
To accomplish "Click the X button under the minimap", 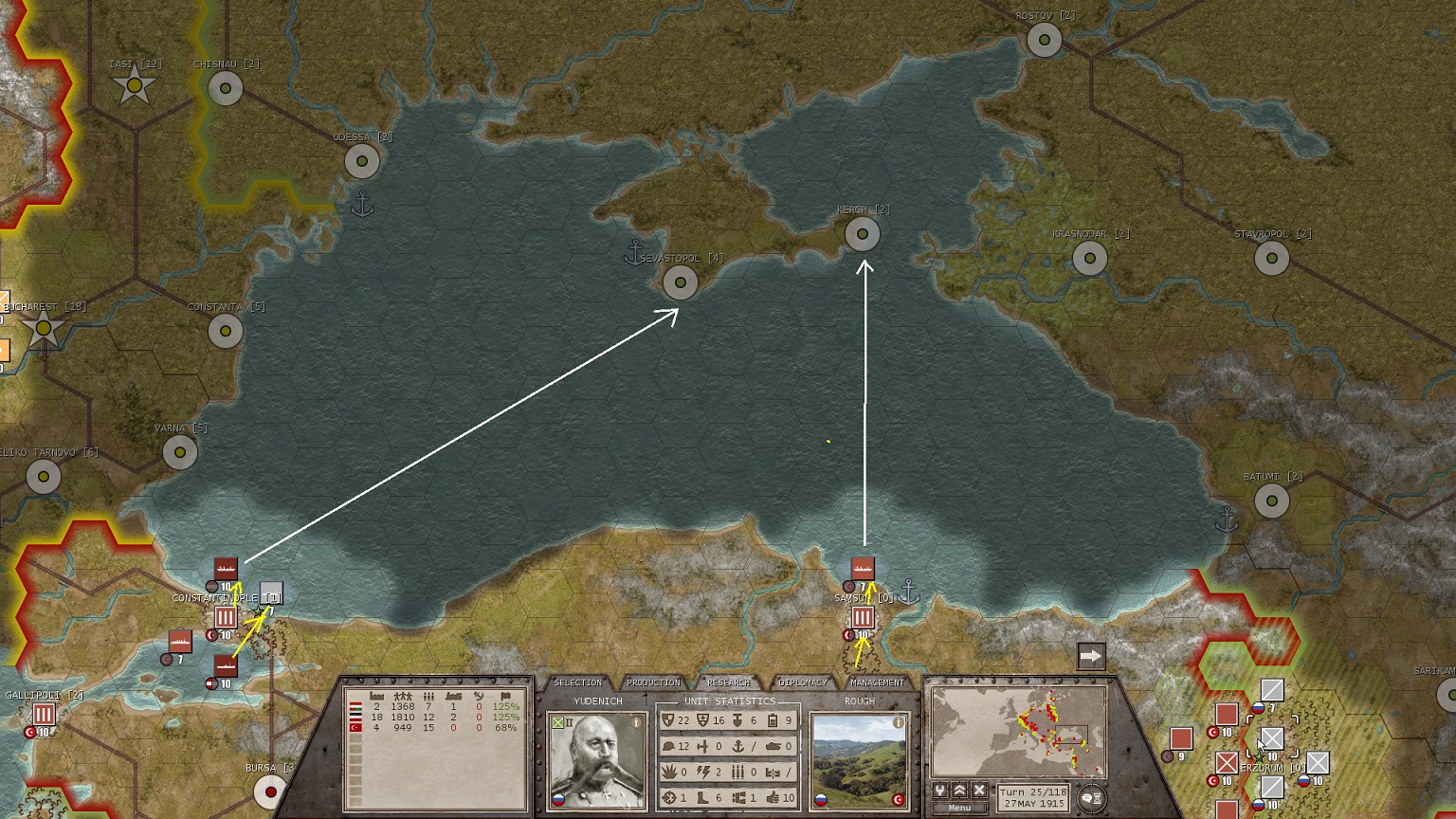I will (979, 791).
